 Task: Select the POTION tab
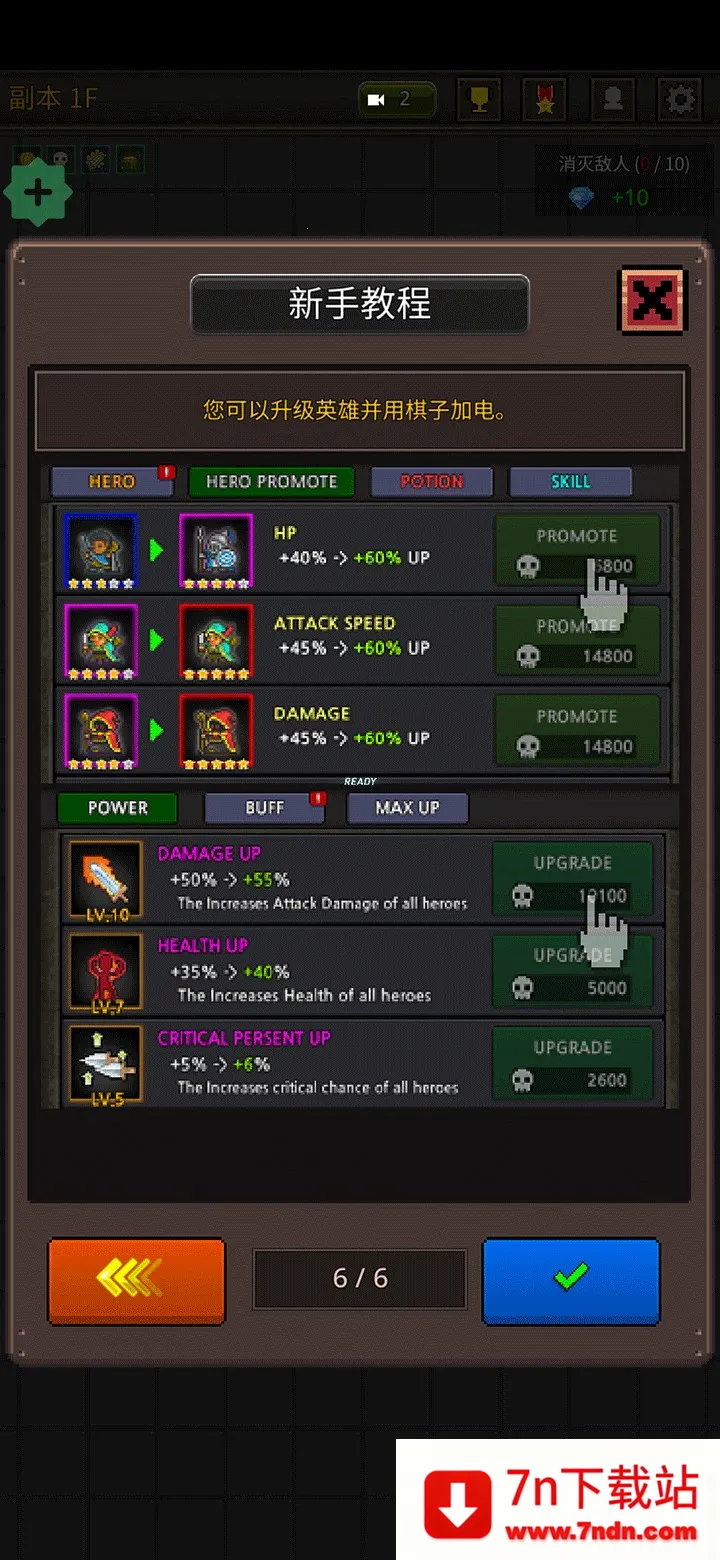coord(432,482)
